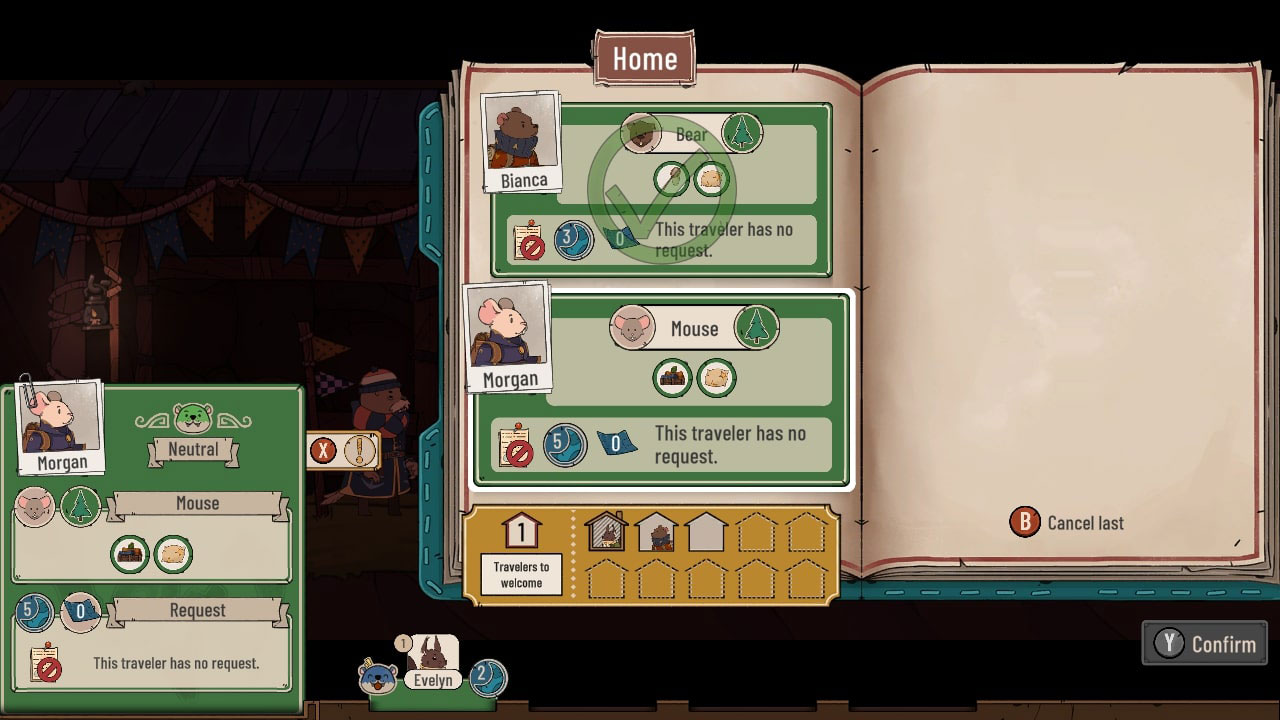This screenshot has width=1280, height=720.
Task: Click the no-request scroll icon on Morgan's card
Action: (x=516, y=445)
